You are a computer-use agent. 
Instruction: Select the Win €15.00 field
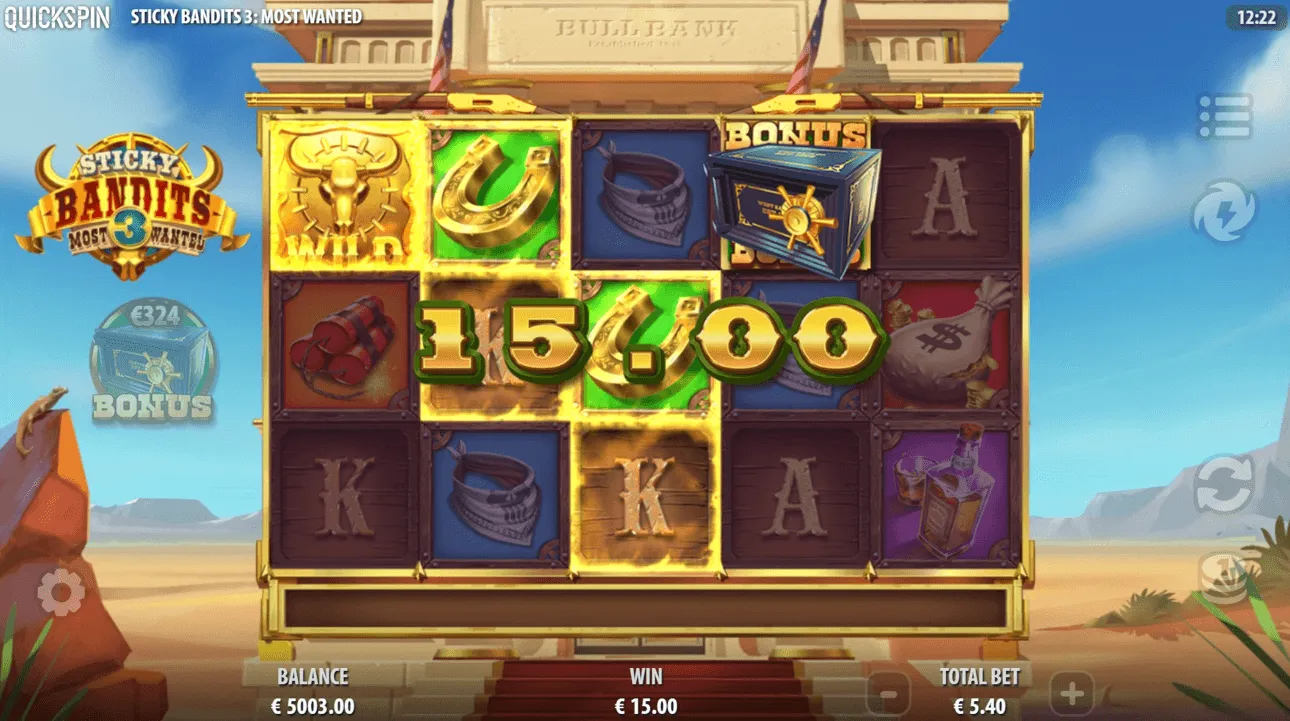click(645, 692)
